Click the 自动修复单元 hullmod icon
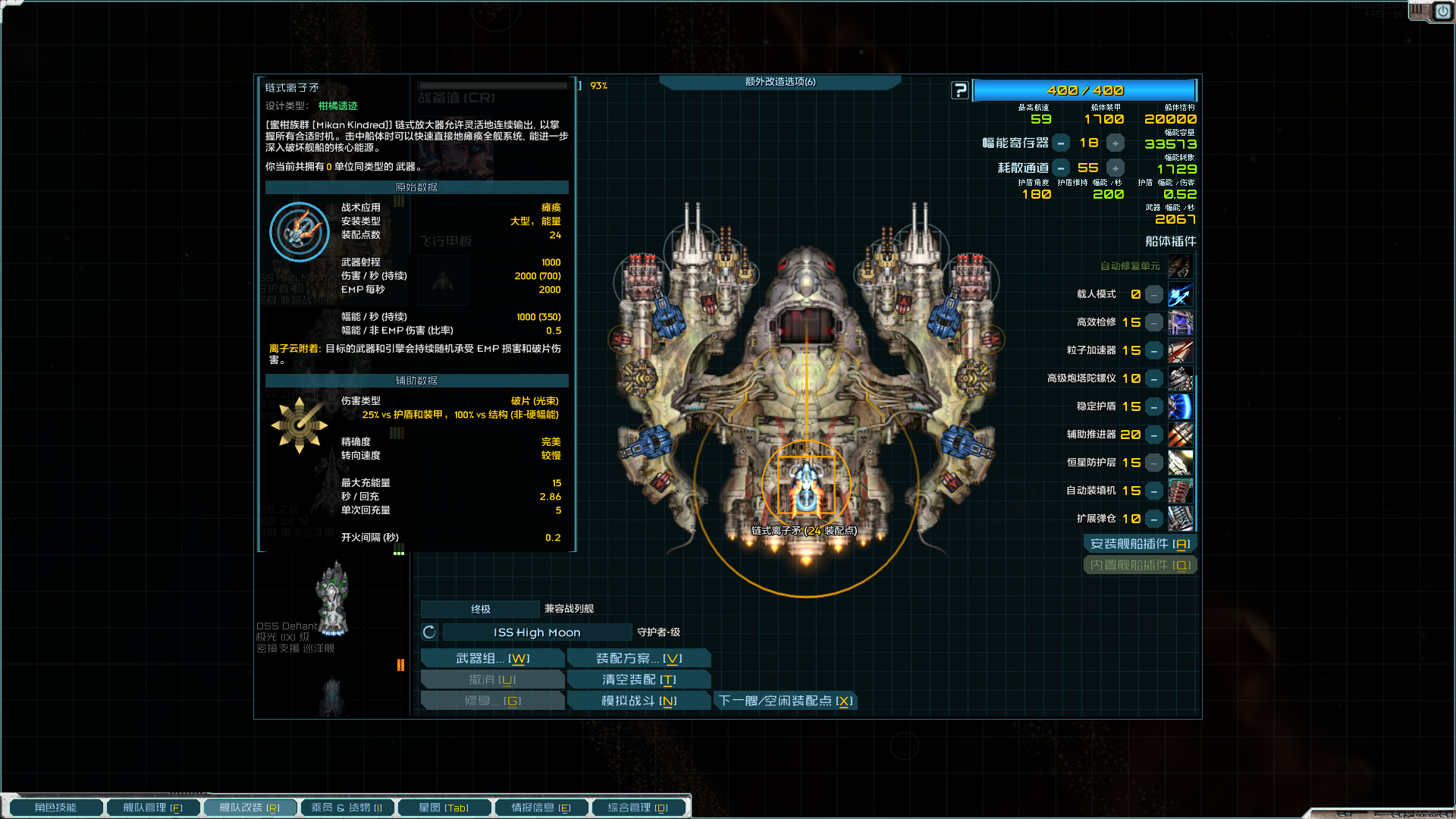 [1181, 266]
